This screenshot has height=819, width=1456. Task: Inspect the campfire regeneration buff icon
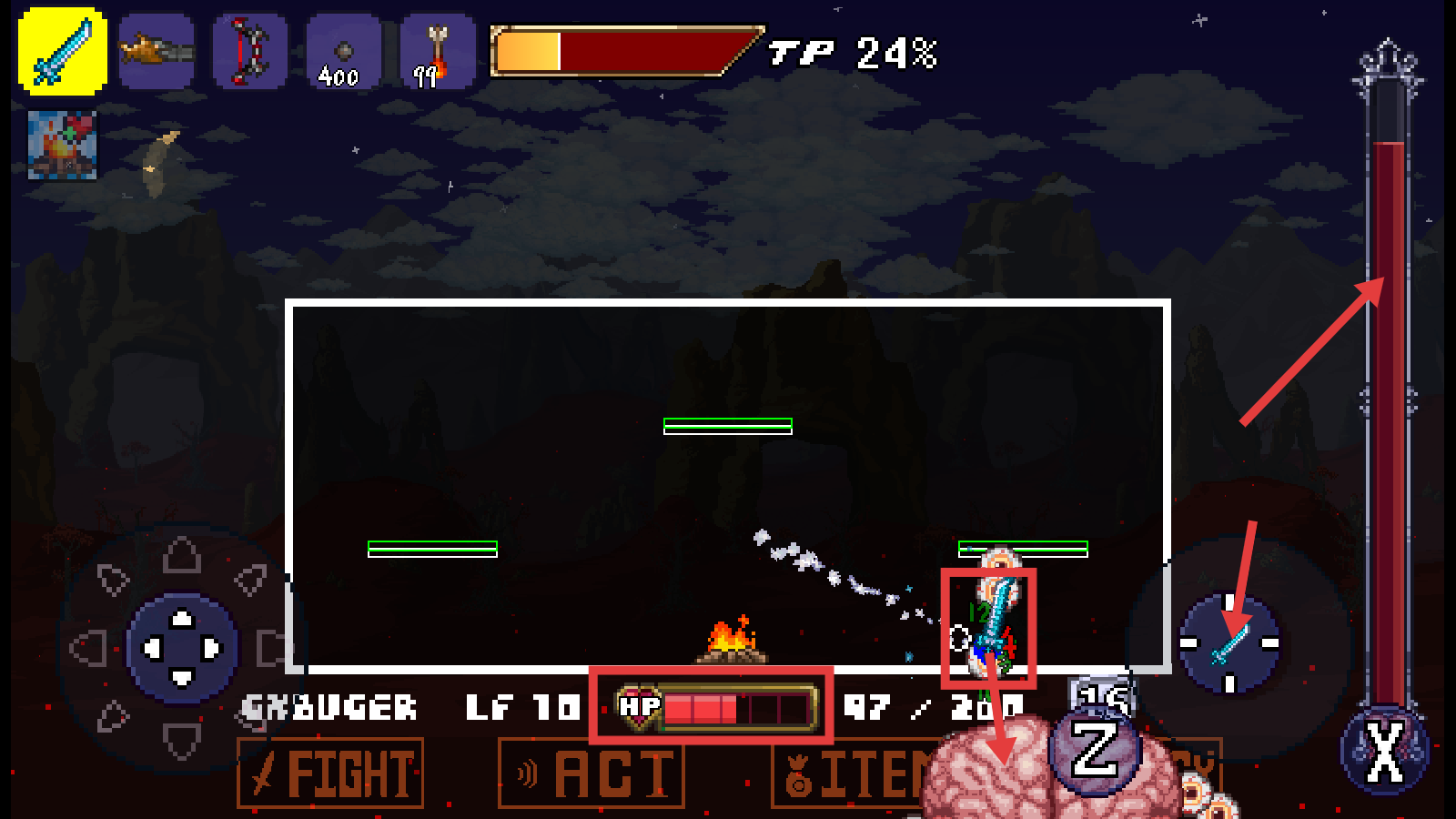click(62, 146)
